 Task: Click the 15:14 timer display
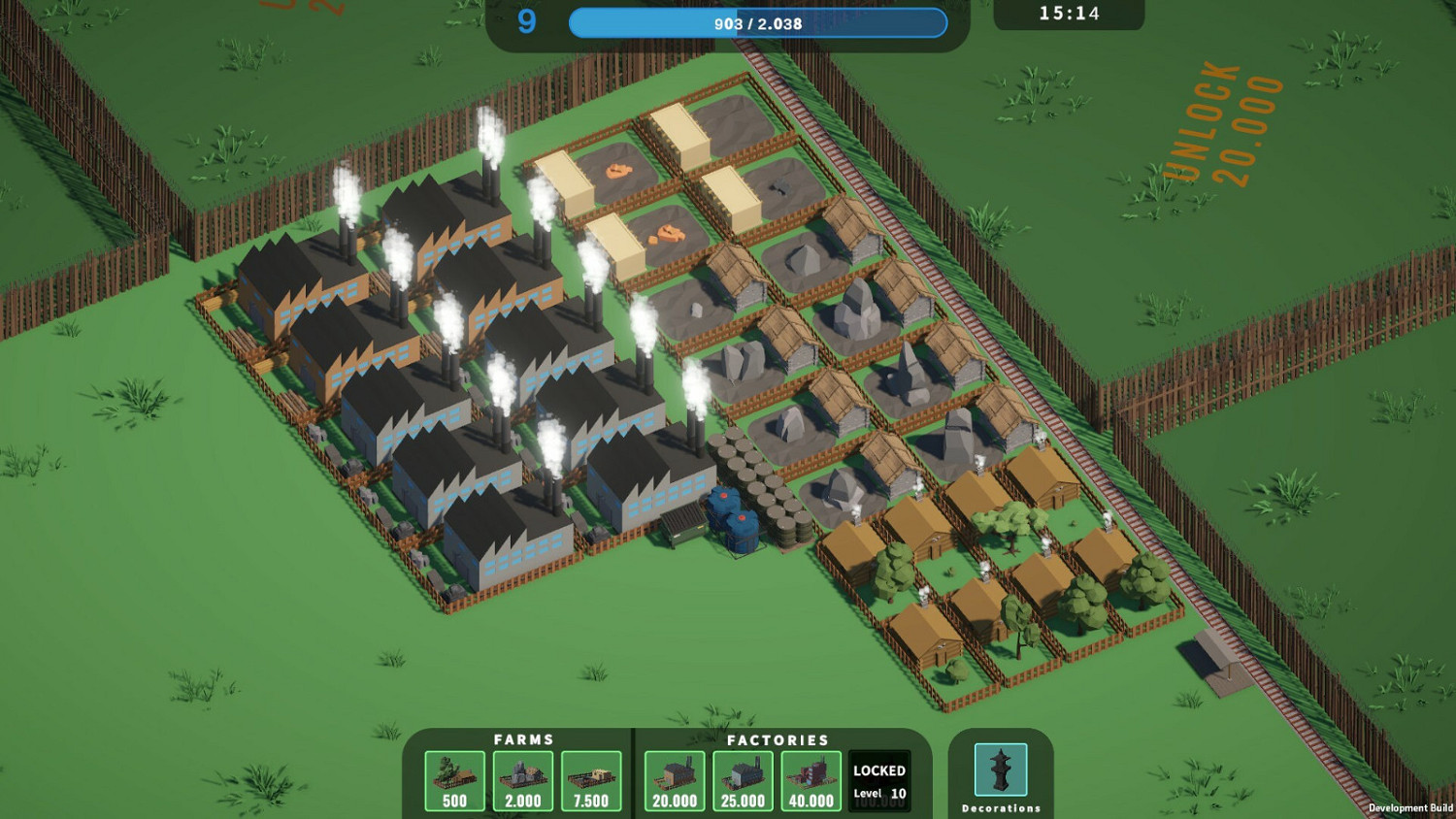click(x=1068, y=14)
